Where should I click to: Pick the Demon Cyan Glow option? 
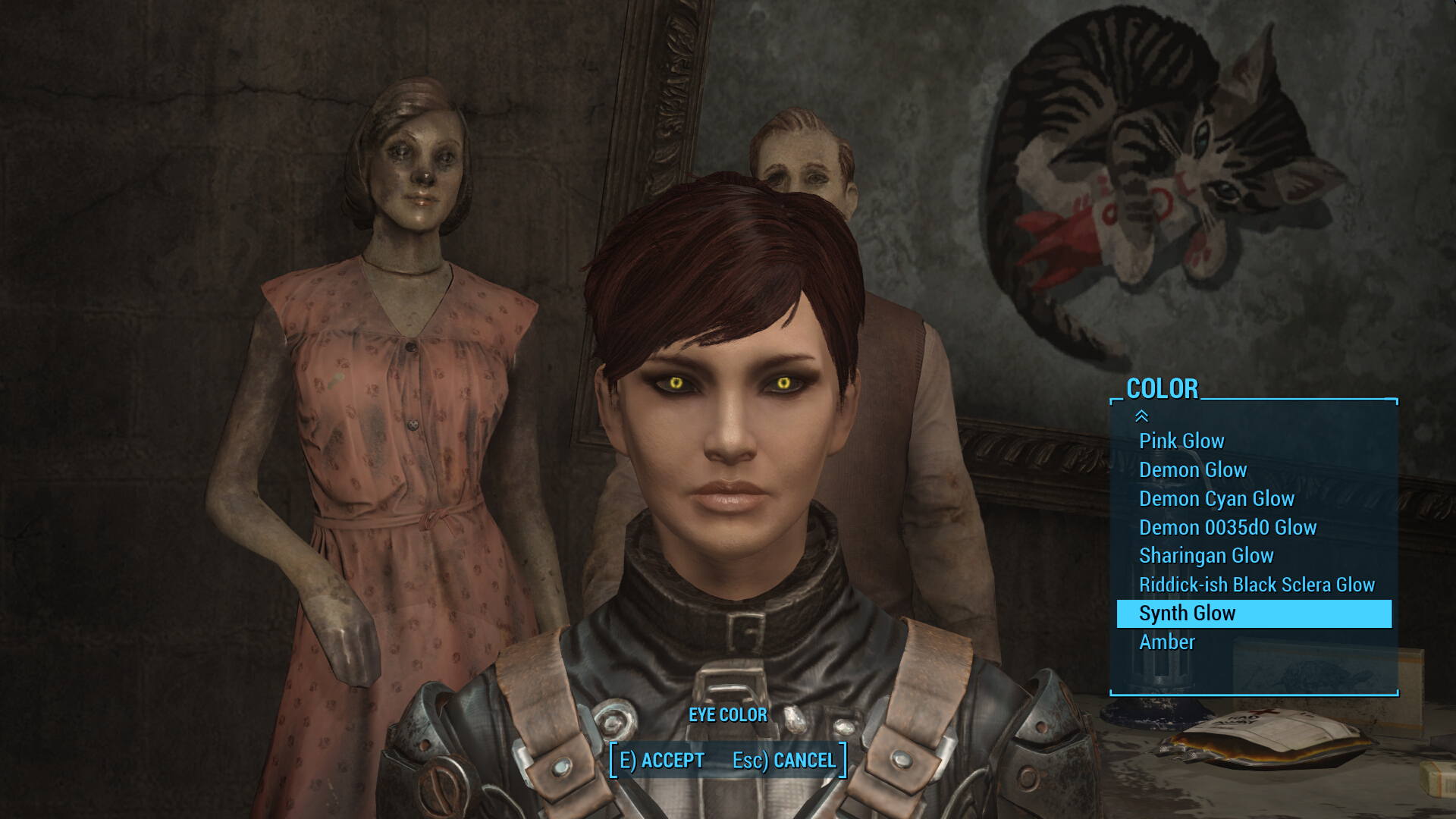(x=1216, y=498)
